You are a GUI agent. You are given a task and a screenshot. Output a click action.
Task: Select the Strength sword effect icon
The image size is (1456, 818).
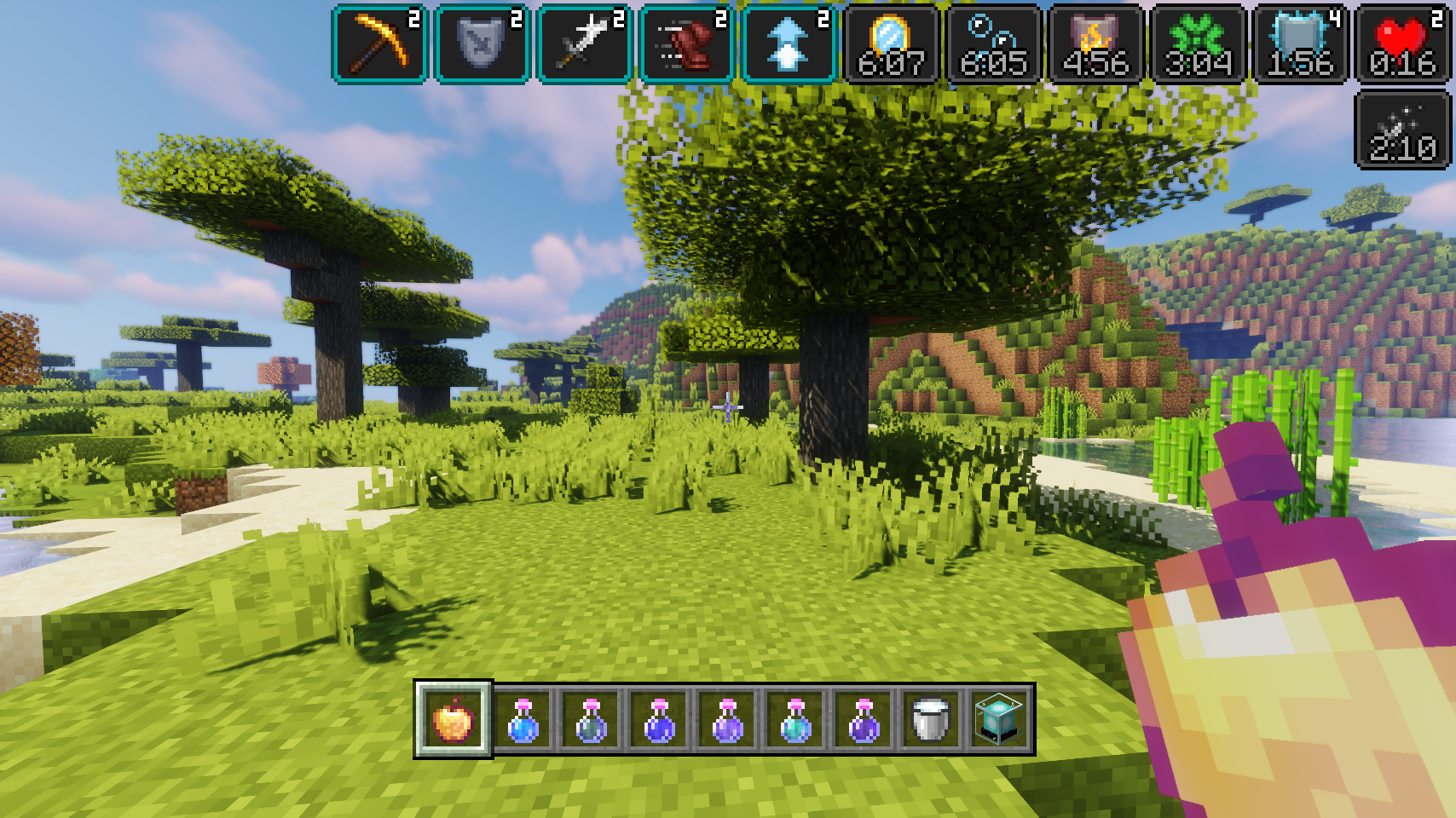pyautogui.click(x=585, y=44)
